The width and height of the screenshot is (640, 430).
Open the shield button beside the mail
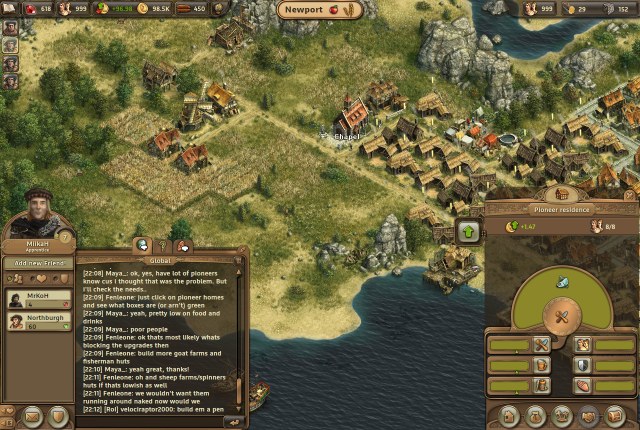pos(59,415)
